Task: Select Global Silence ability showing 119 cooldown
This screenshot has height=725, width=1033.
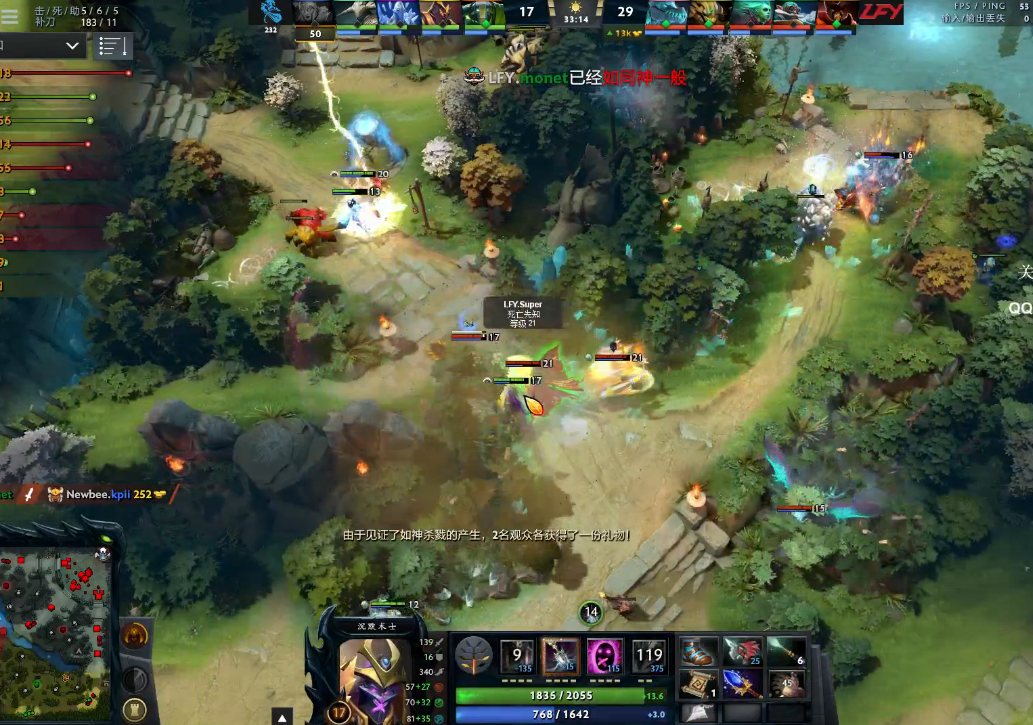Action: 648,656
